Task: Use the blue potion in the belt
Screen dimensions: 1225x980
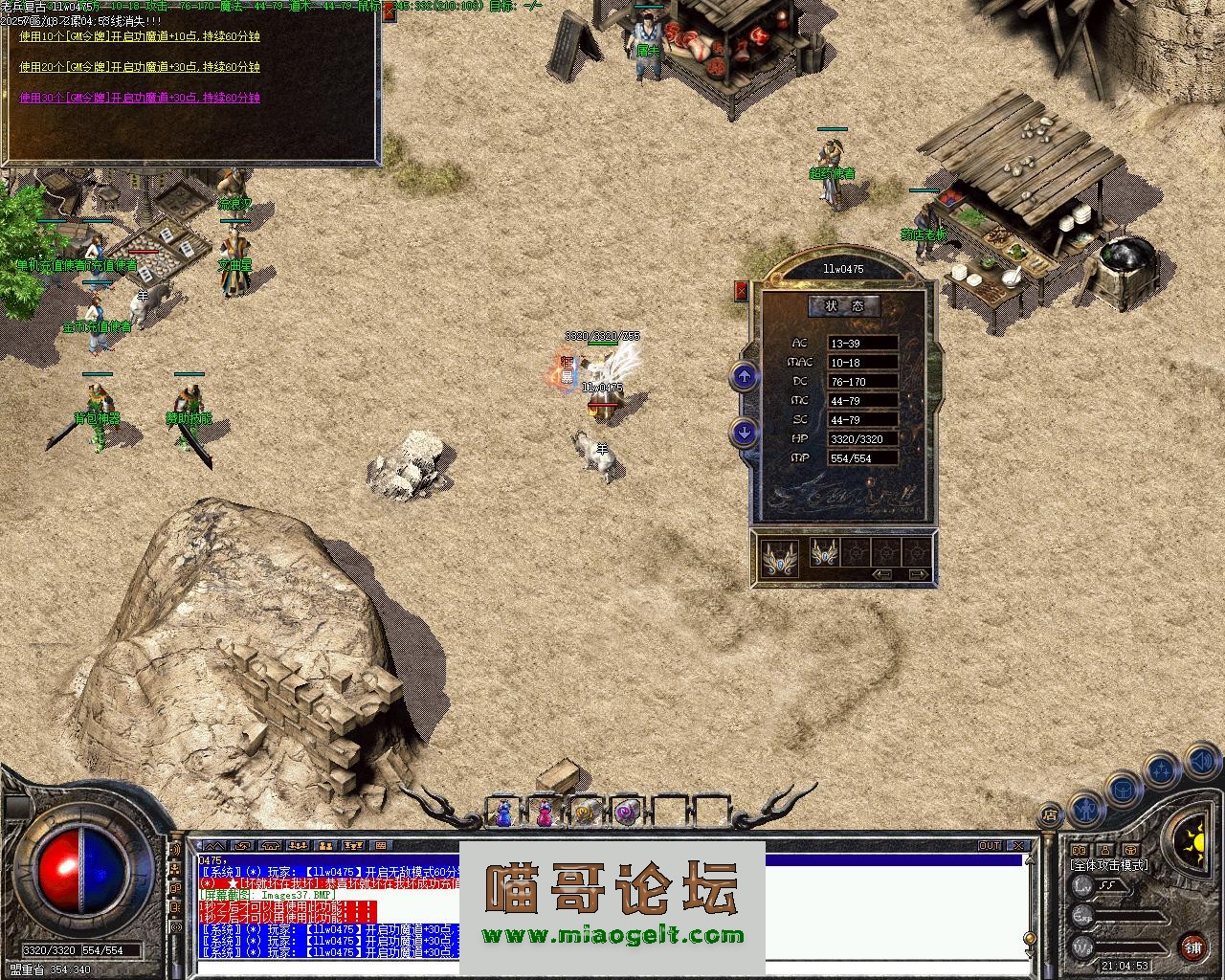Action: click(x=503, y=813)
